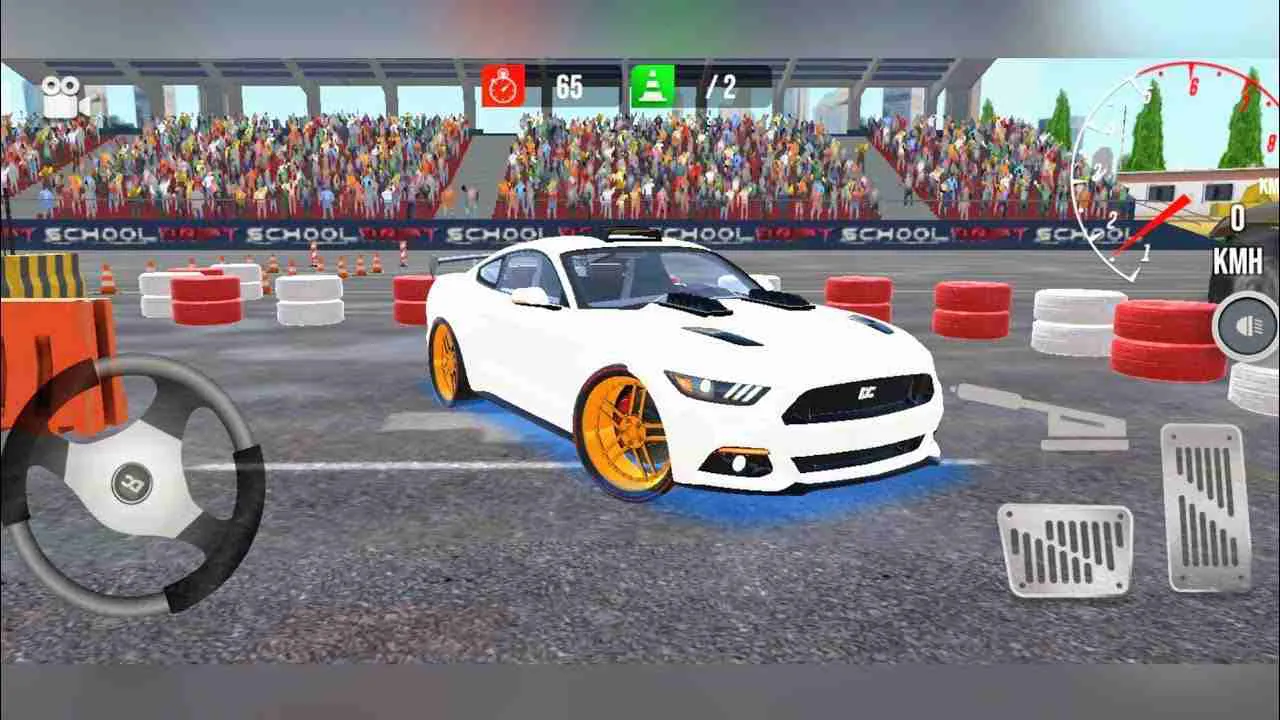The height and width of the screenshot is (720, 1280).
Task: Click the timer showing 65 seconds
Action: click(x=569, y=85)
